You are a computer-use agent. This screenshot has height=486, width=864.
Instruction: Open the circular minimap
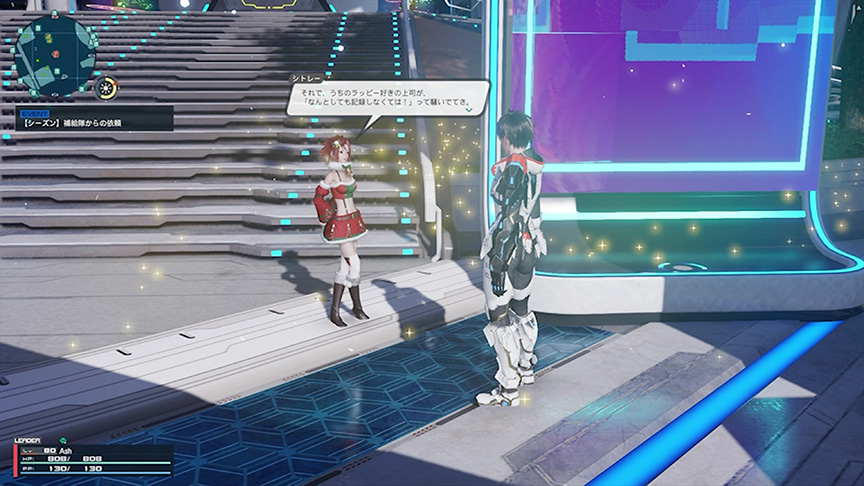click(x=56, y=54)
